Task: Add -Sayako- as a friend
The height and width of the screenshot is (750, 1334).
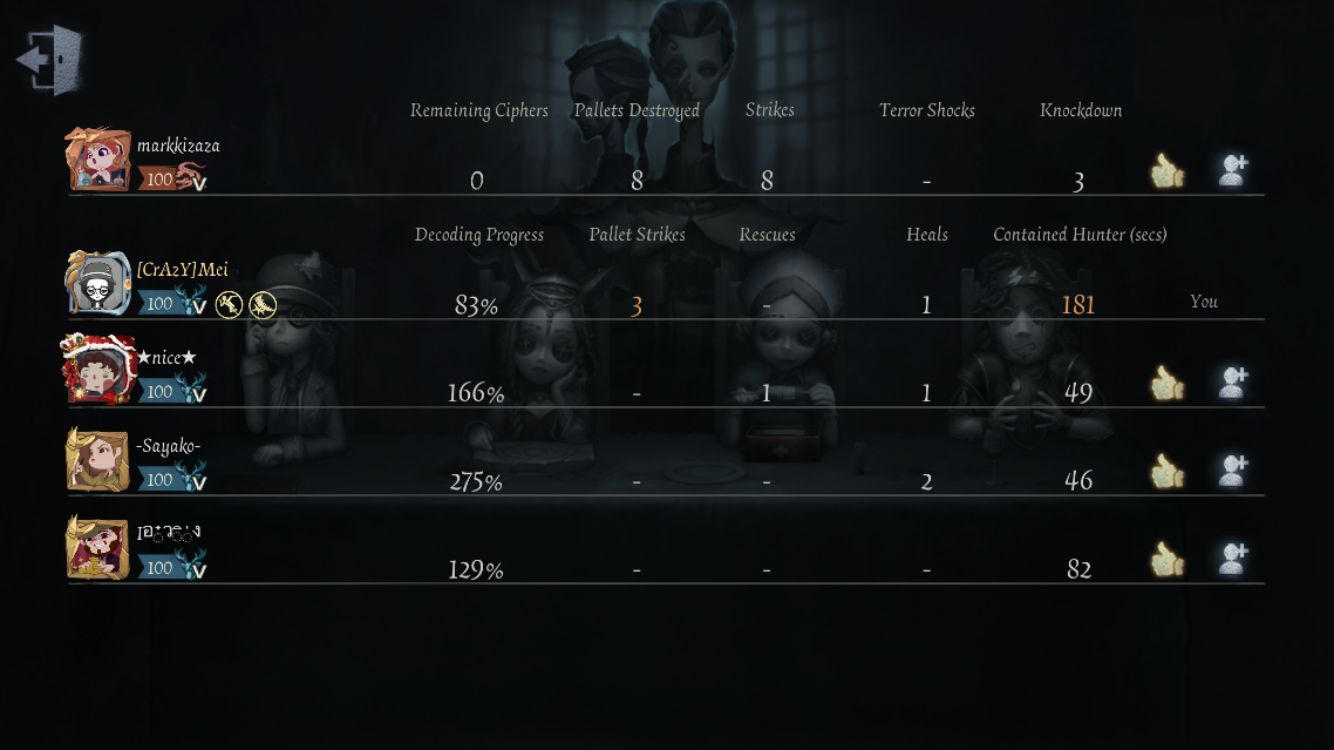Action: click(x=1232, y=471)
